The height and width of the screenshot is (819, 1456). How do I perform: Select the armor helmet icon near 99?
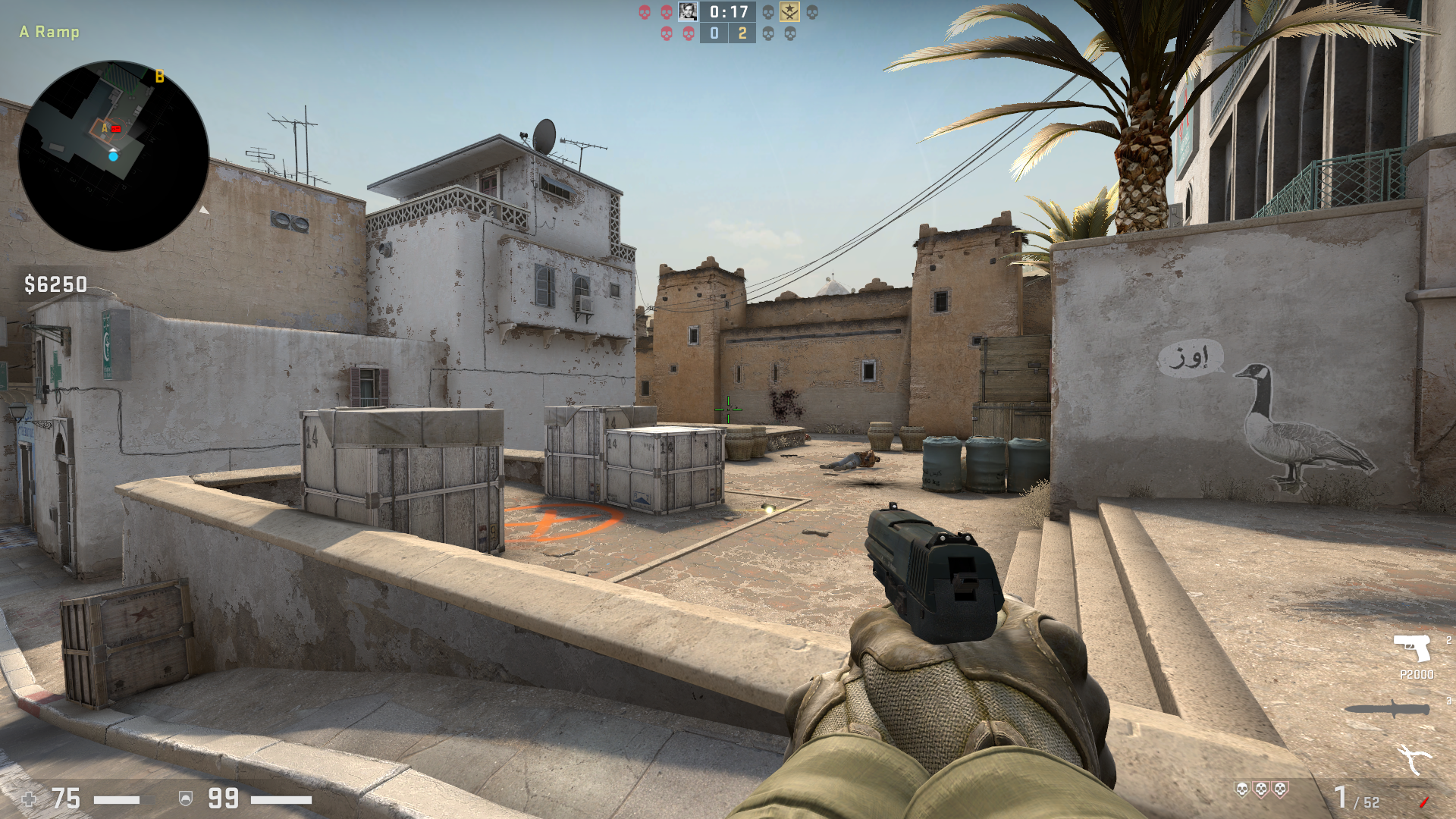[186, 799]
